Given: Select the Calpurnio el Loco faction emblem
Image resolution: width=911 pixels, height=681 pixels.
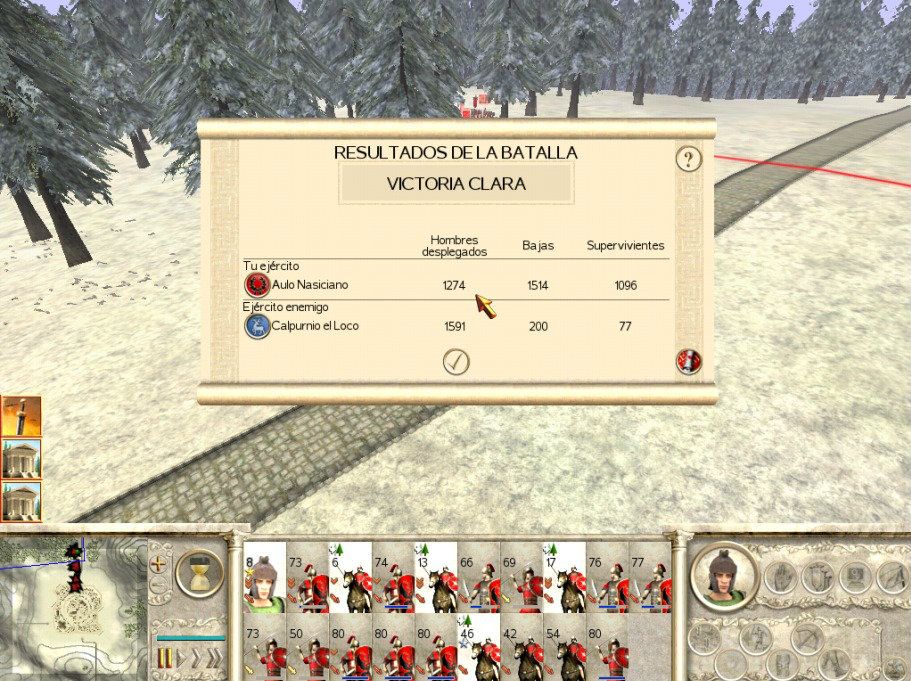Looking at the screenshot, I should pyautogui.click(x=257, y=326).
